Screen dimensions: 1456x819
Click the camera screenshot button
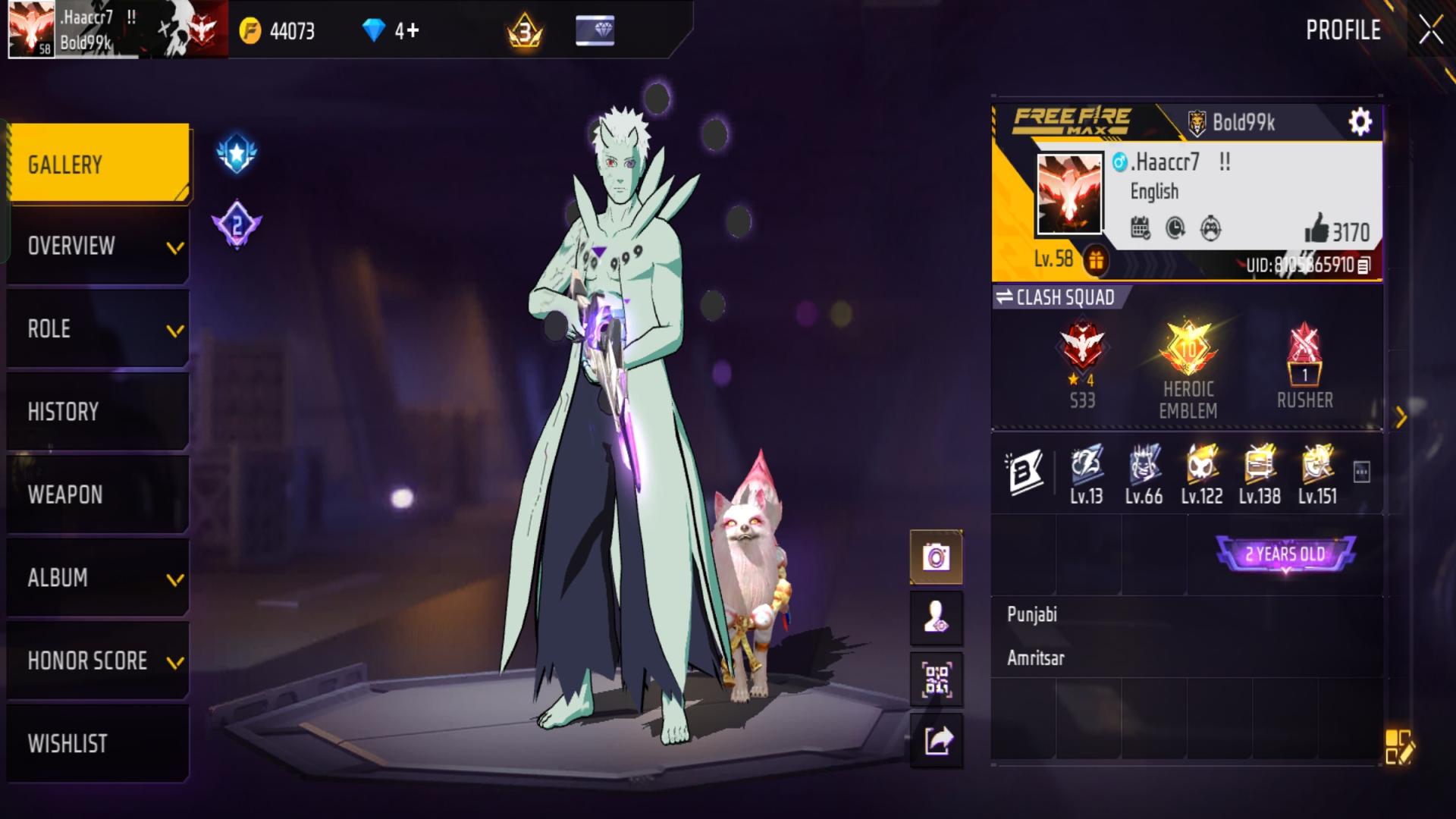click(x=937, y=557)
